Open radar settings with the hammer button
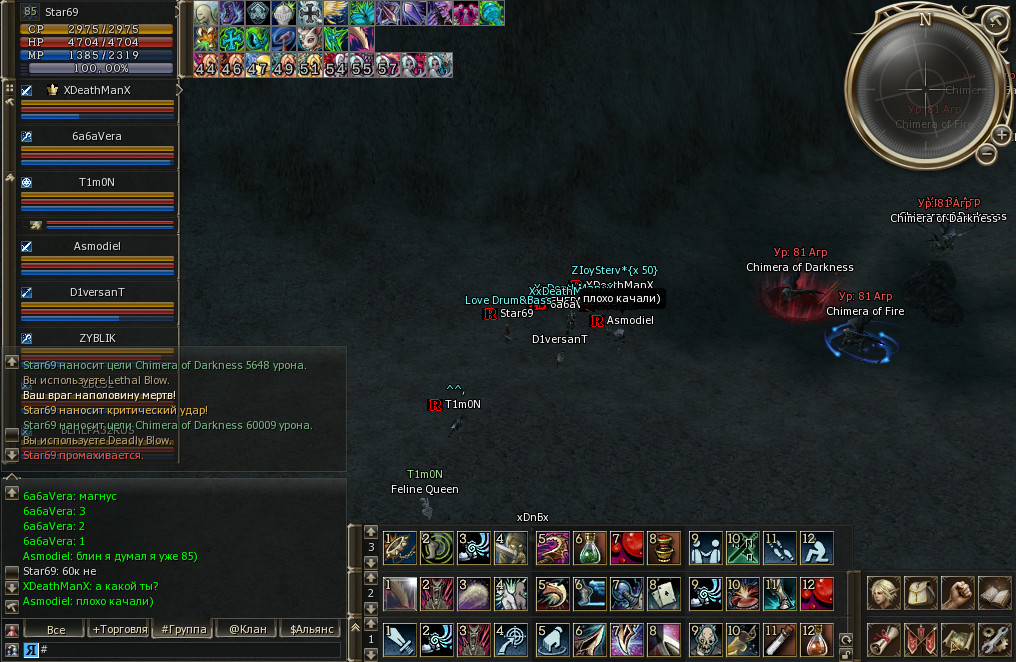Viewport: 1016px width, 662px height. pyautogui.click(x=993, y=21)
